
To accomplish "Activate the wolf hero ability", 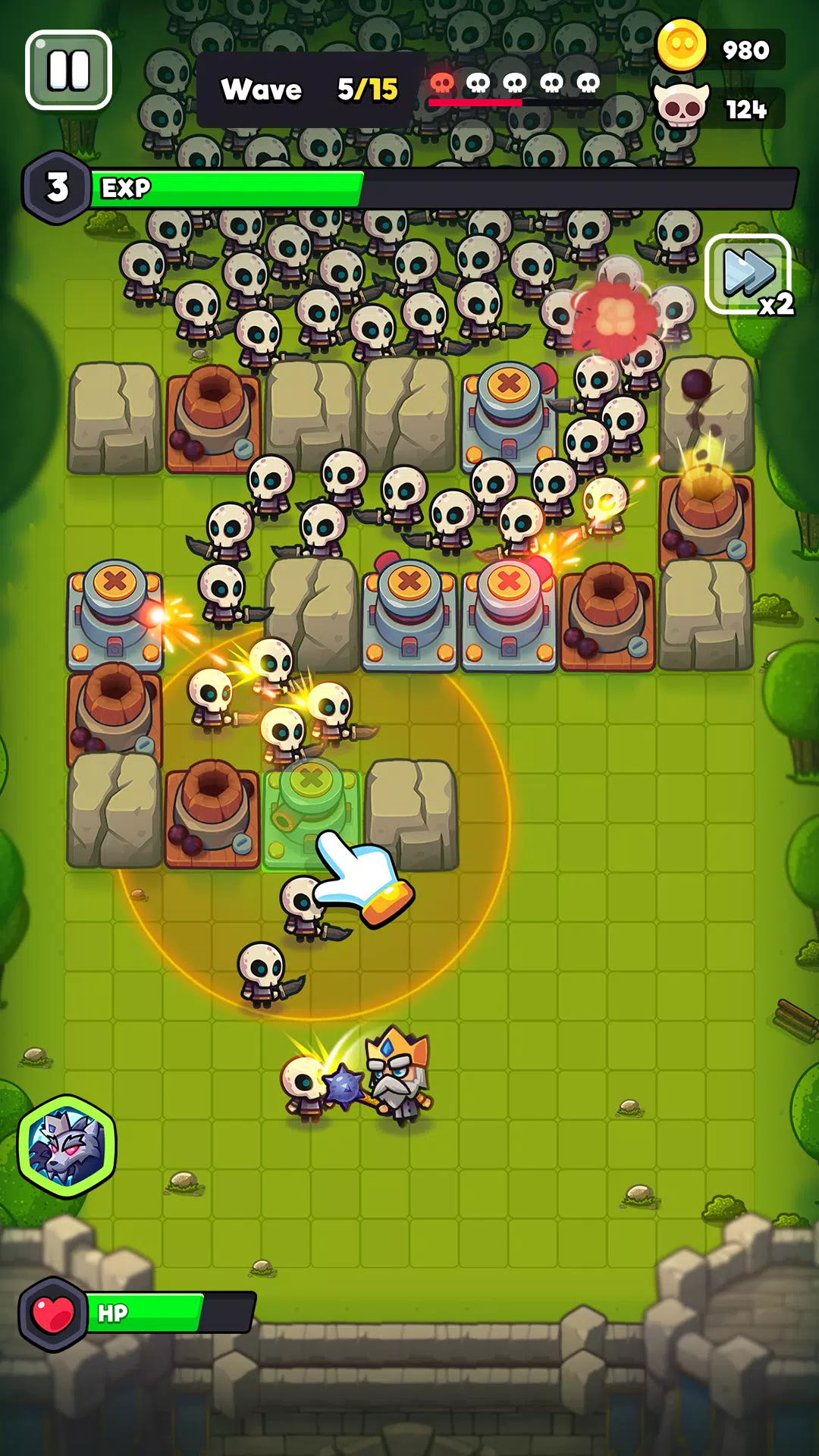I will [x=67, y=1146].
